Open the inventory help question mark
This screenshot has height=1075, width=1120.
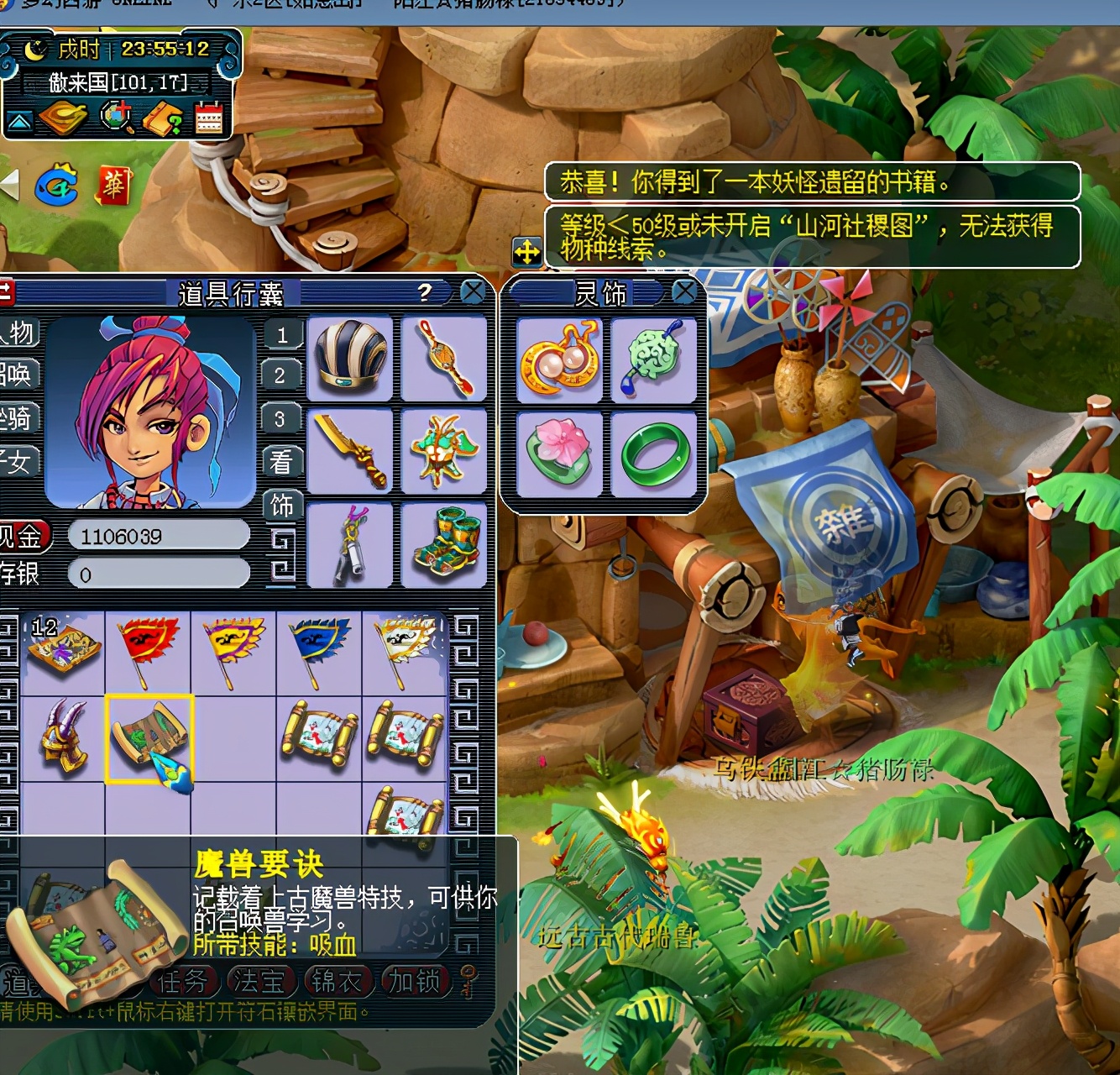click(425, 292)
